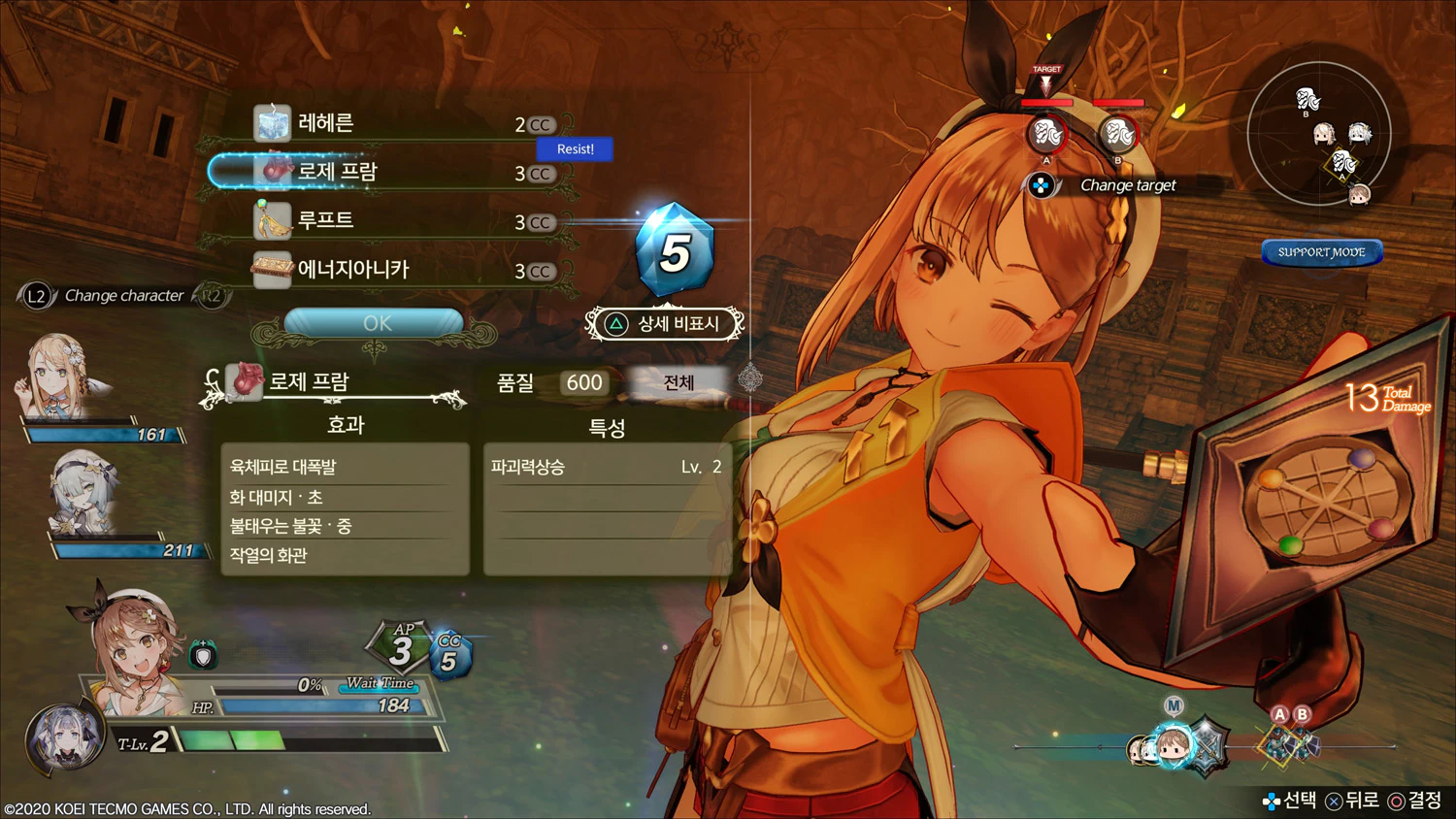This screenshot has height=819, width=1456.
Task: Select the silver-haired party member portrait
Action: click(x=85, y=493)
